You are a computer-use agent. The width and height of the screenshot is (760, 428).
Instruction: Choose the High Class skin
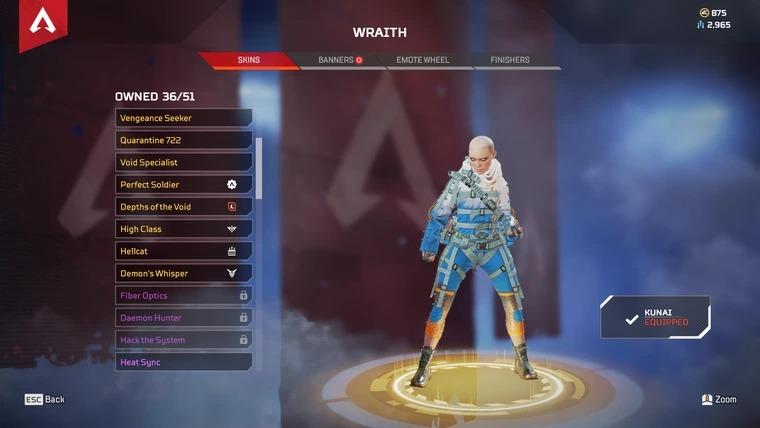(183, 229)
